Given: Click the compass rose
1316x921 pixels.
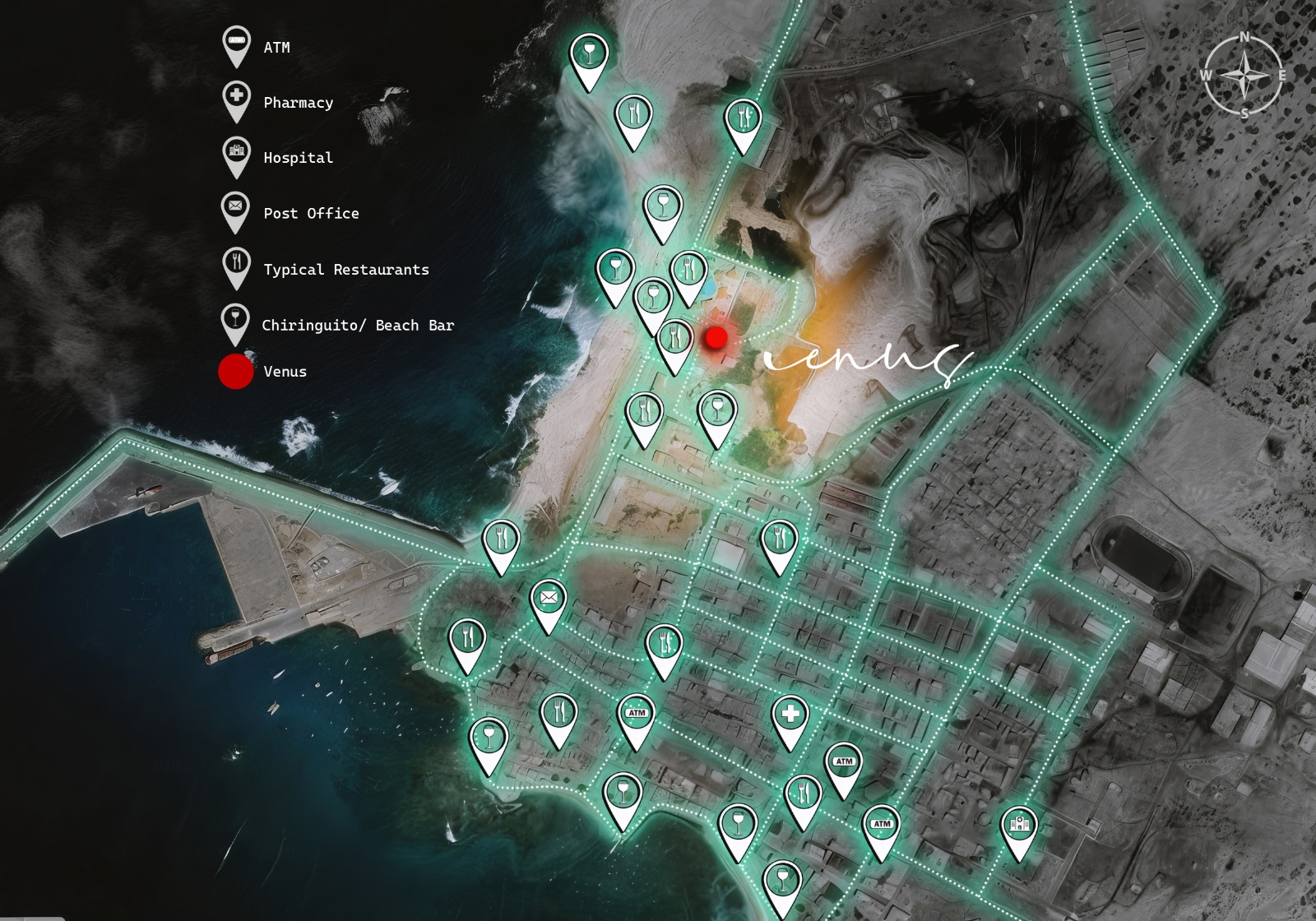Looking at the screenshot, I should point(1244,76).
